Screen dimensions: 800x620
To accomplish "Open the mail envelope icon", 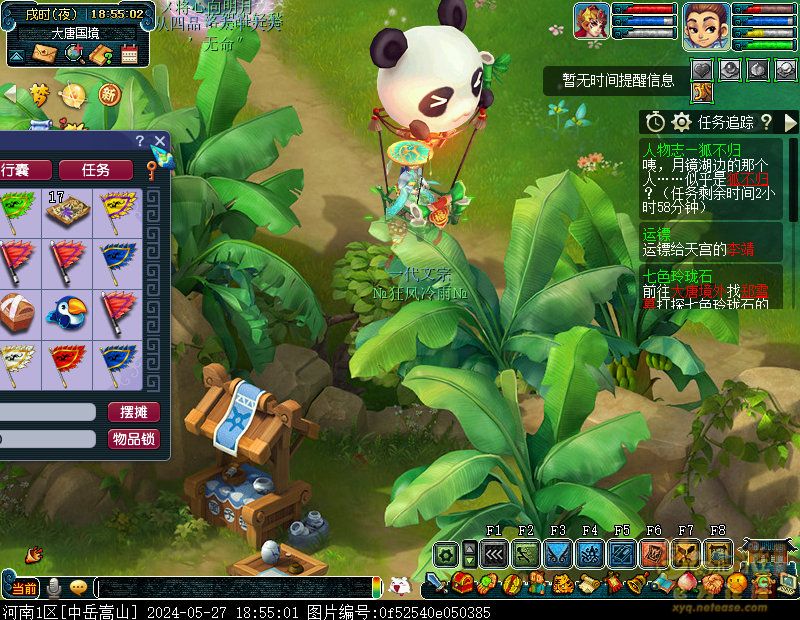I will pos(44,53).
